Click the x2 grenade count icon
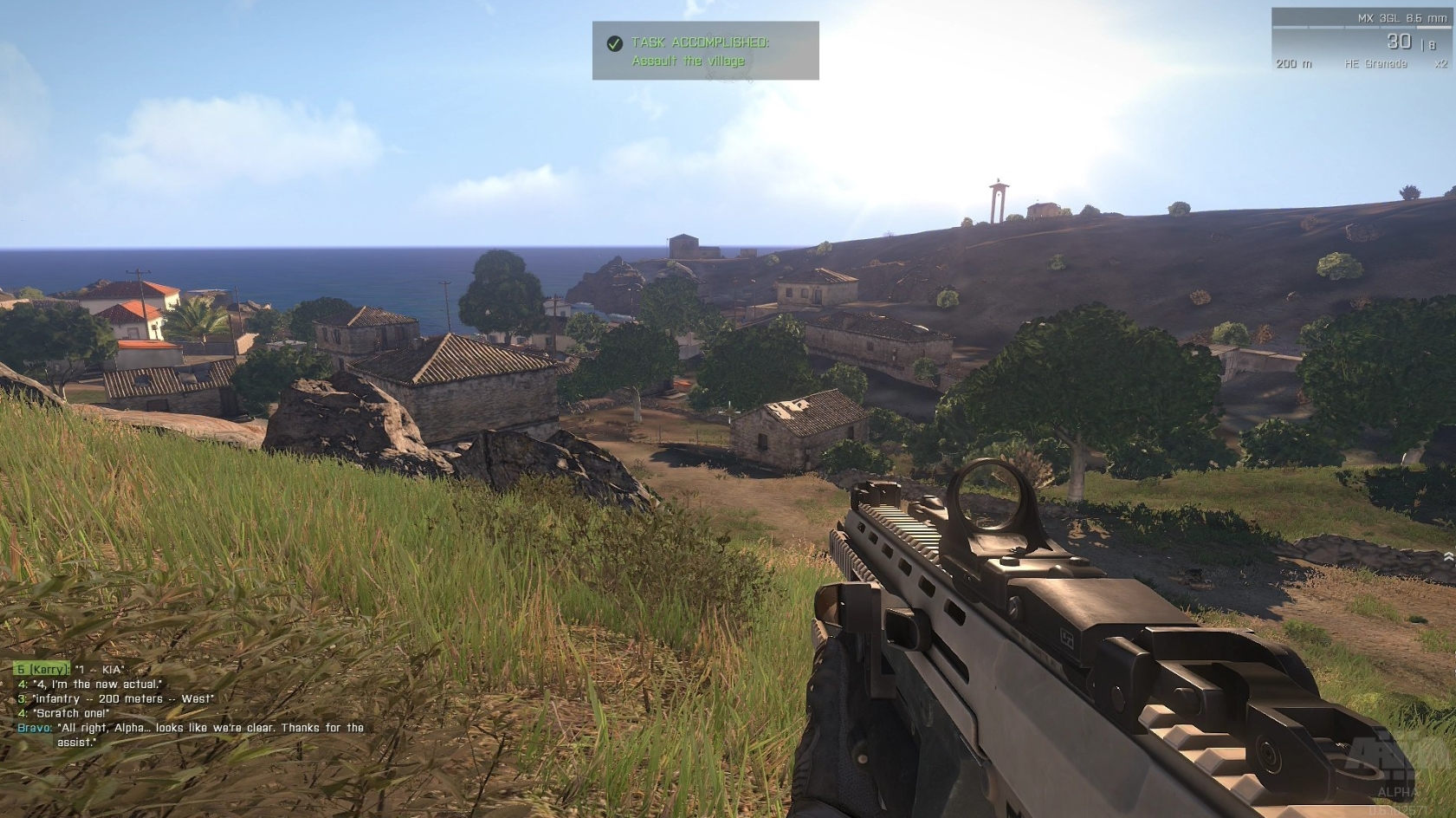 (x=1440, y=63)
